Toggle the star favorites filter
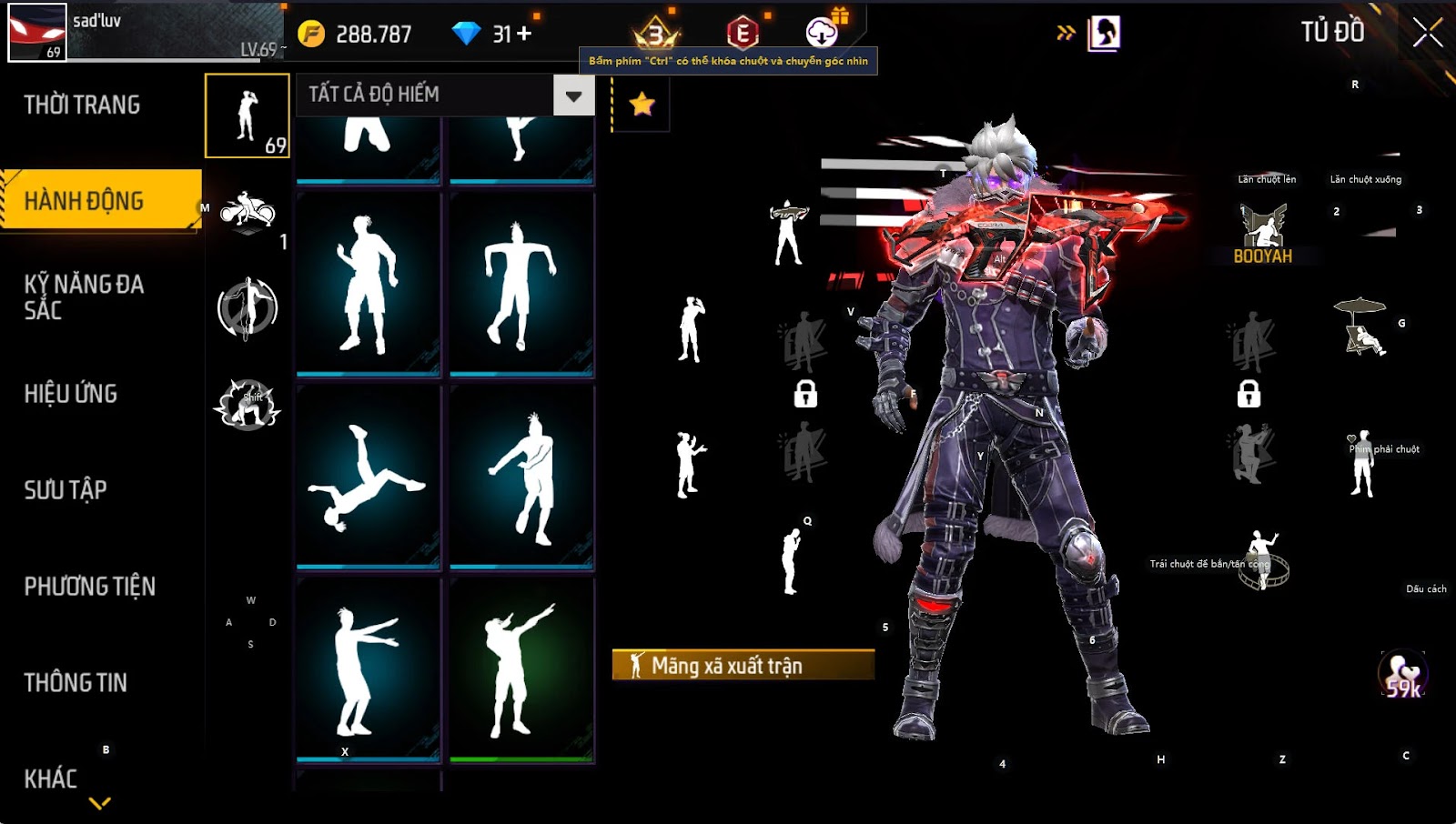The height and width of the screenshot is (824, 1456). click(642, 104)
